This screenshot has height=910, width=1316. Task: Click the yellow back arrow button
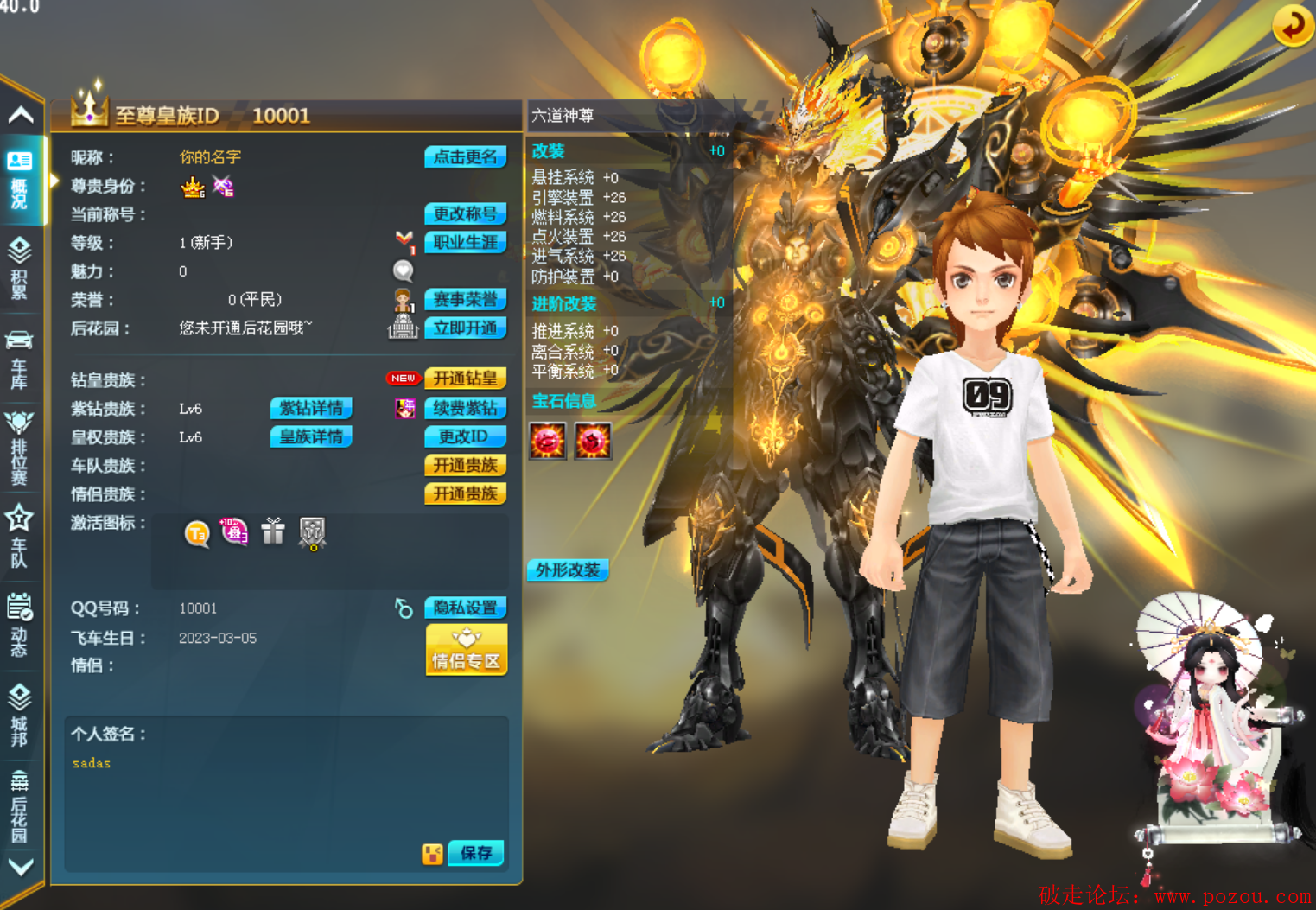point(1293,25)
